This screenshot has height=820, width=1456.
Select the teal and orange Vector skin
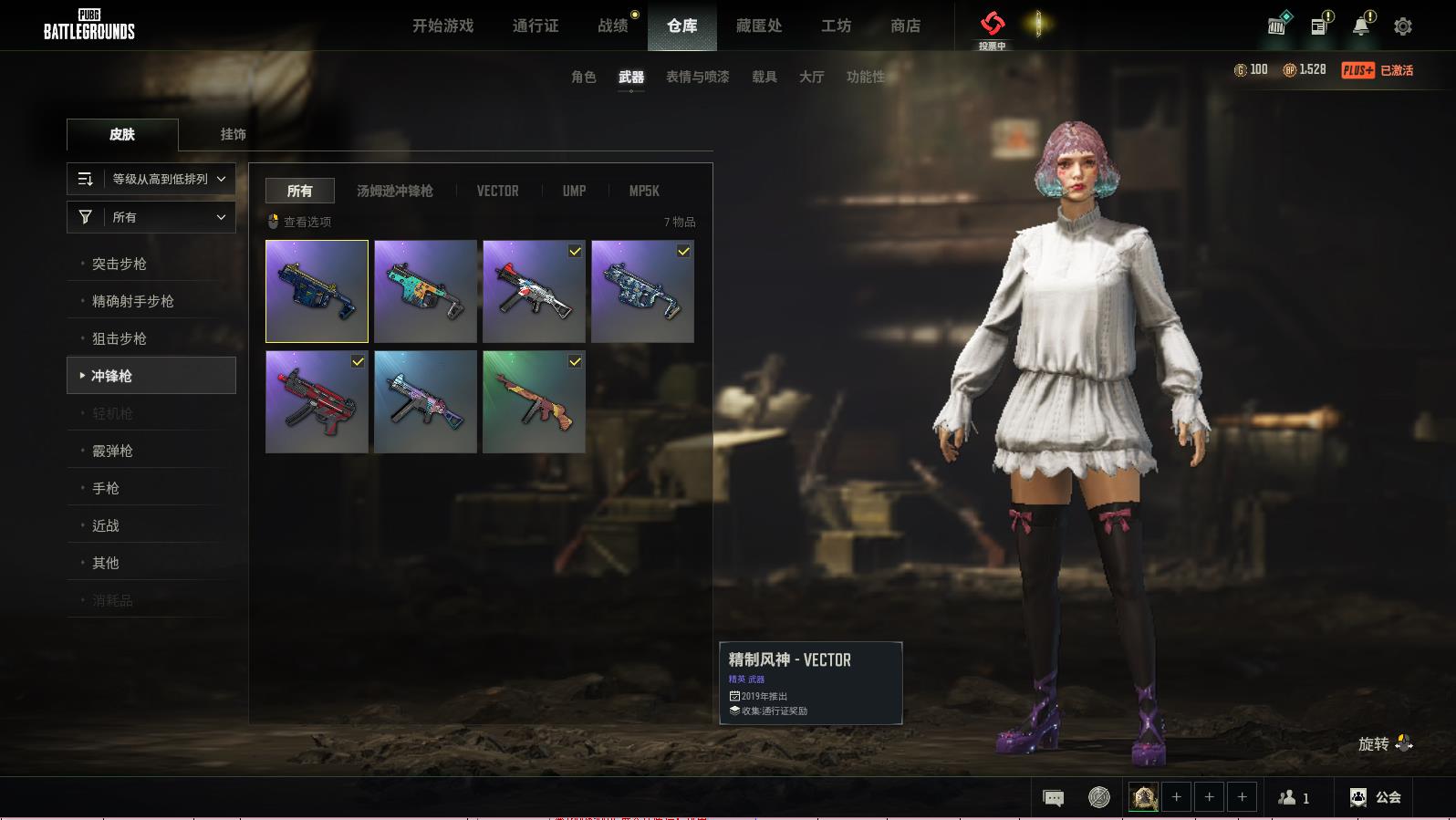(425, 291)
